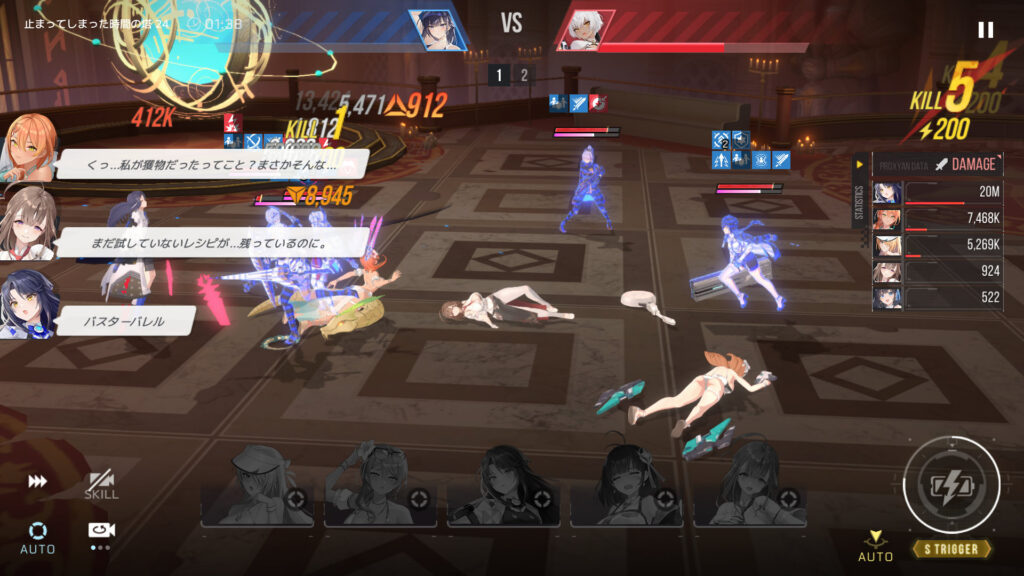Screen dimensions: 1024x576
Task: Collapse the Statistics damage panel
Action: pyautogui.click(x=859, y=164)
